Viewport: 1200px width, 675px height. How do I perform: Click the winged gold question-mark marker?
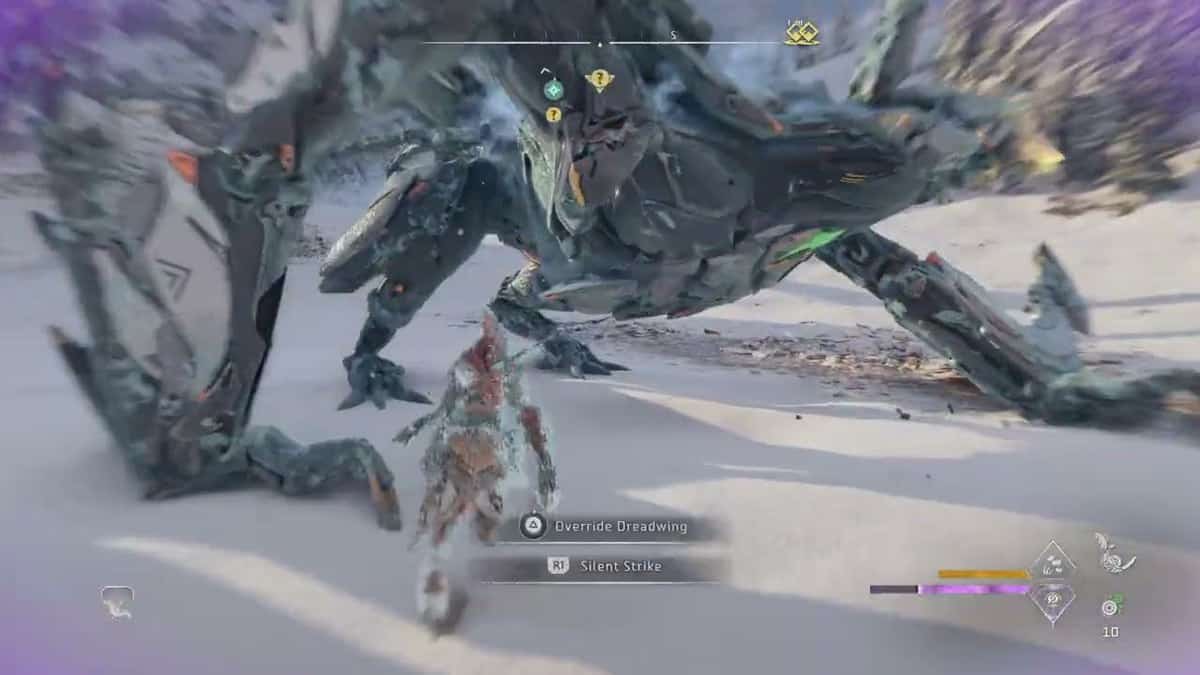point(599,80)
